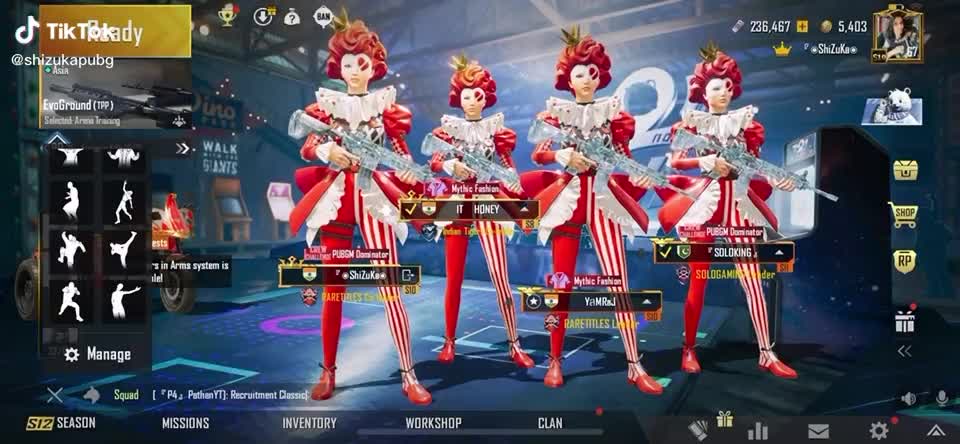Add currency with the yellow plus button
960x444 pixels.
[x=802, y=26]
